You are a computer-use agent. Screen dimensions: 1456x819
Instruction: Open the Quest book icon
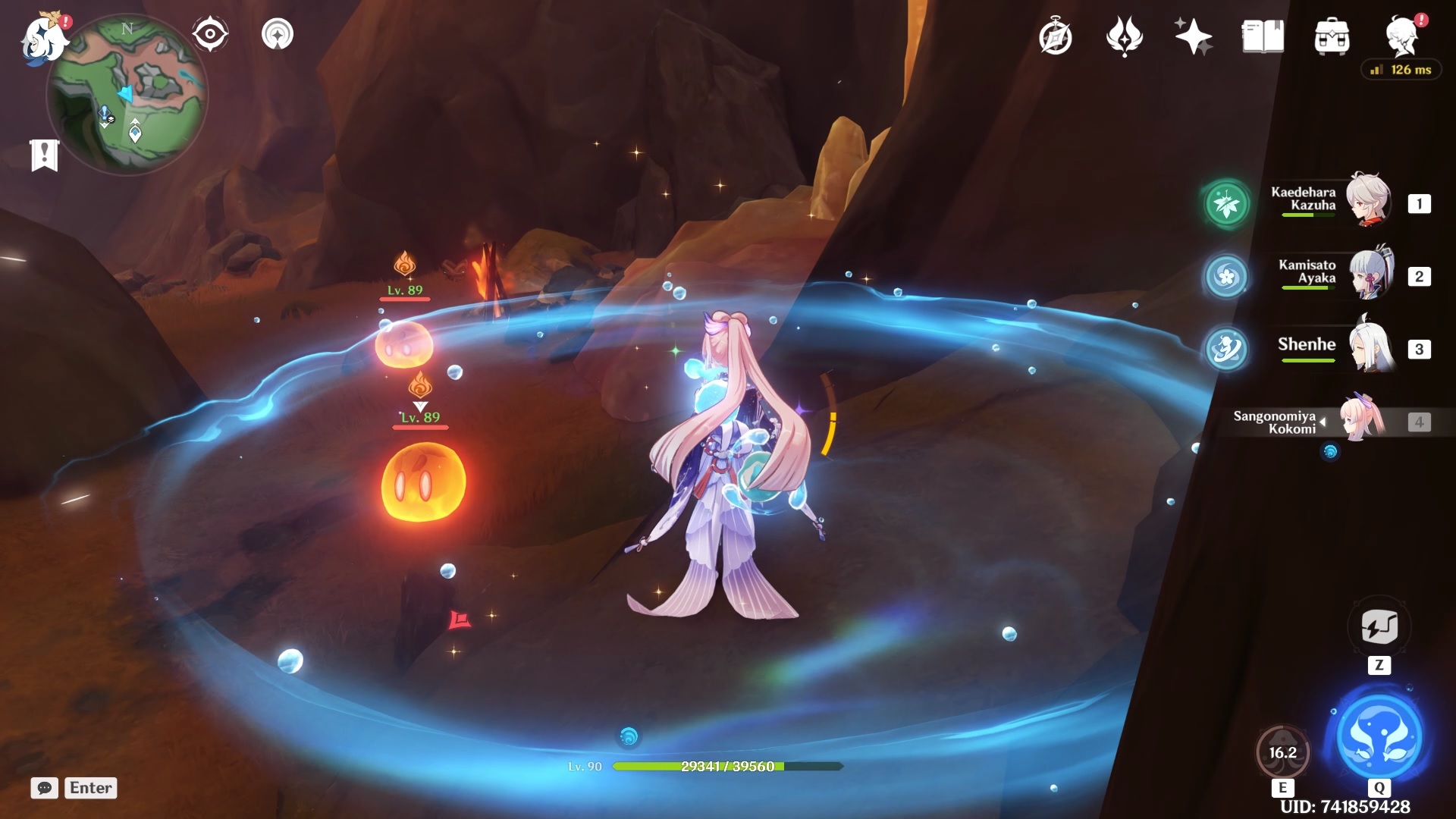[1261, 36]
